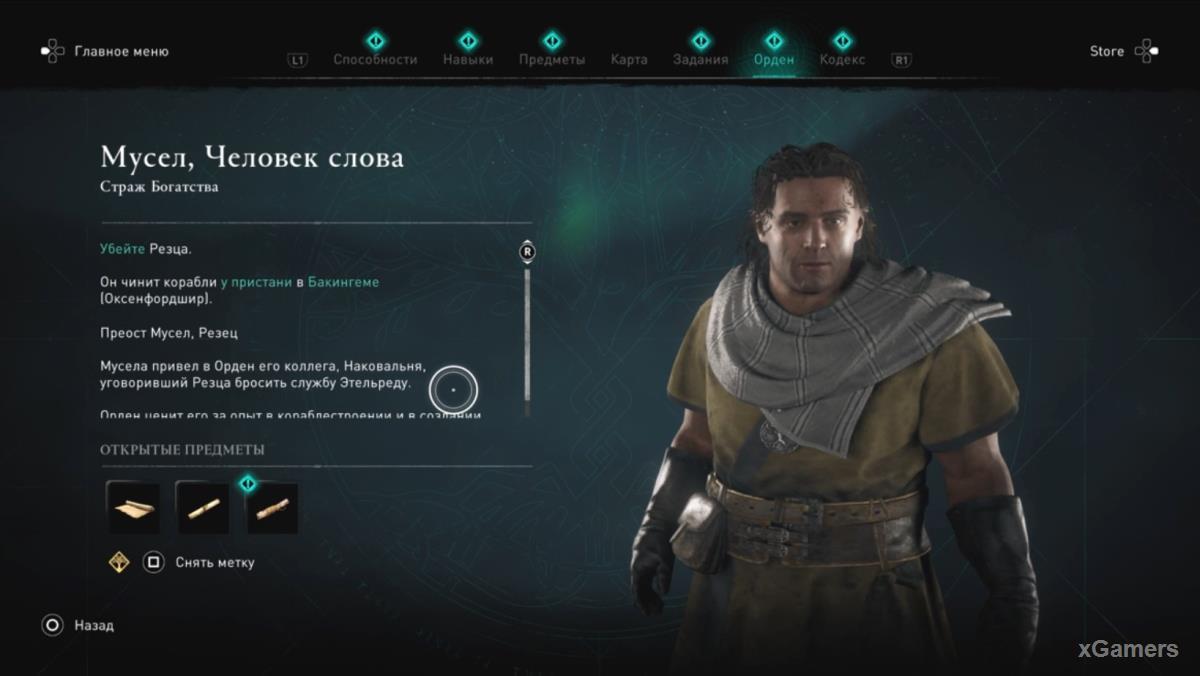Switch to the Способности tab
1200x676 pixels.
(375, 58)
